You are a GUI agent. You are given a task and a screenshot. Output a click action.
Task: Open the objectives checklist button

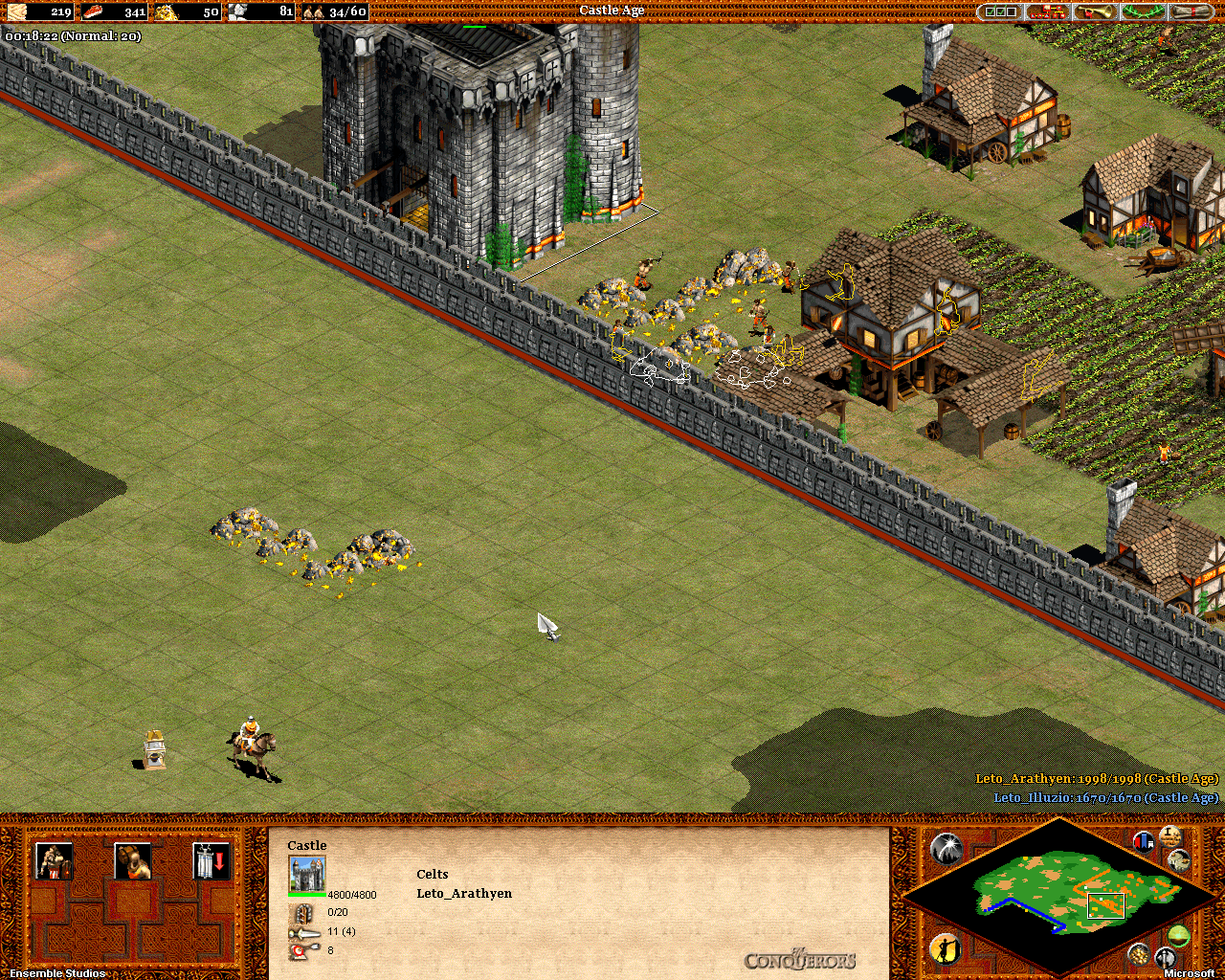click(x=1000, y=11)
